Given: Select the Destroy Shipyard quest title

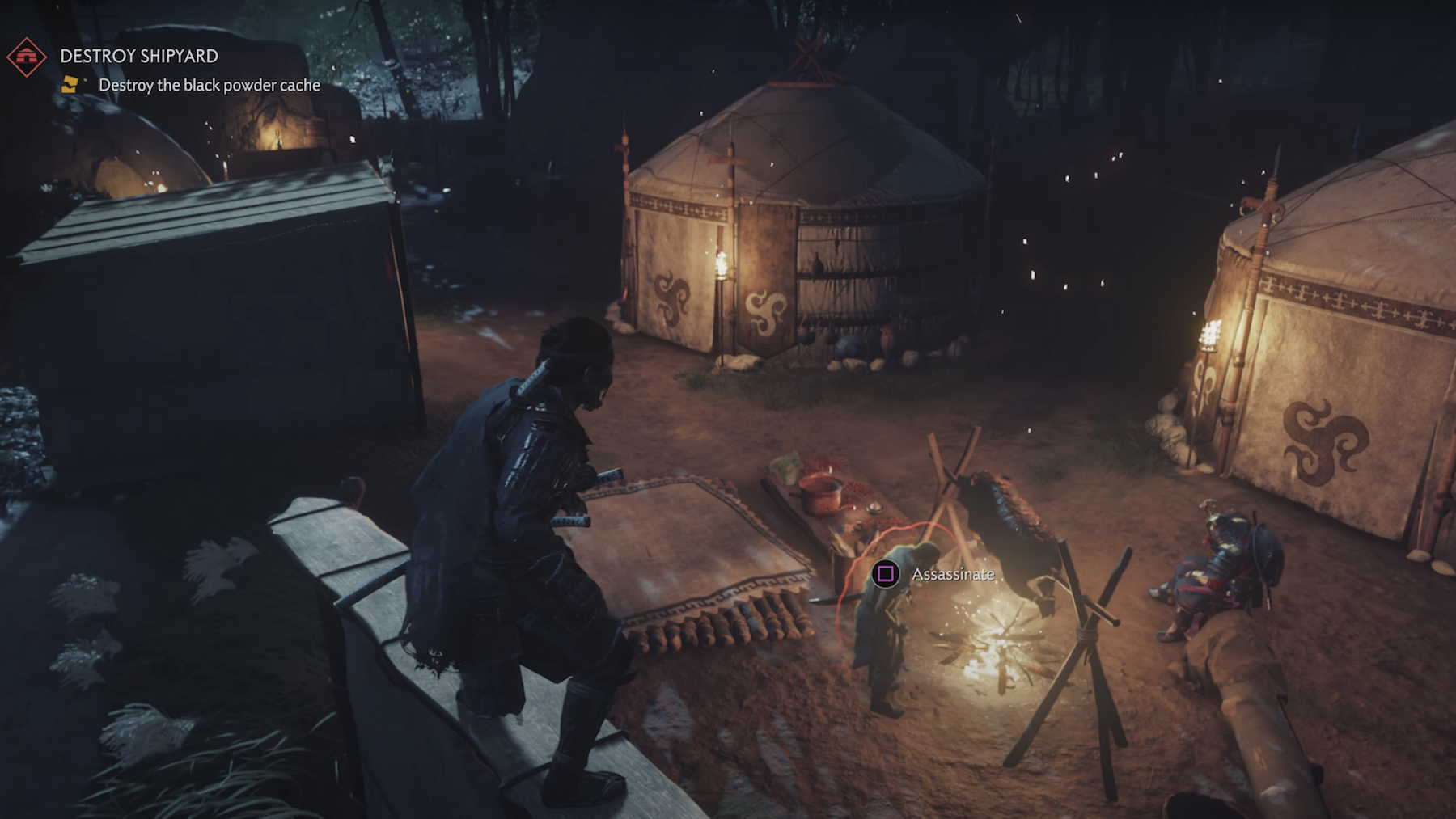Looking at the screenshot, I should 139,56.
